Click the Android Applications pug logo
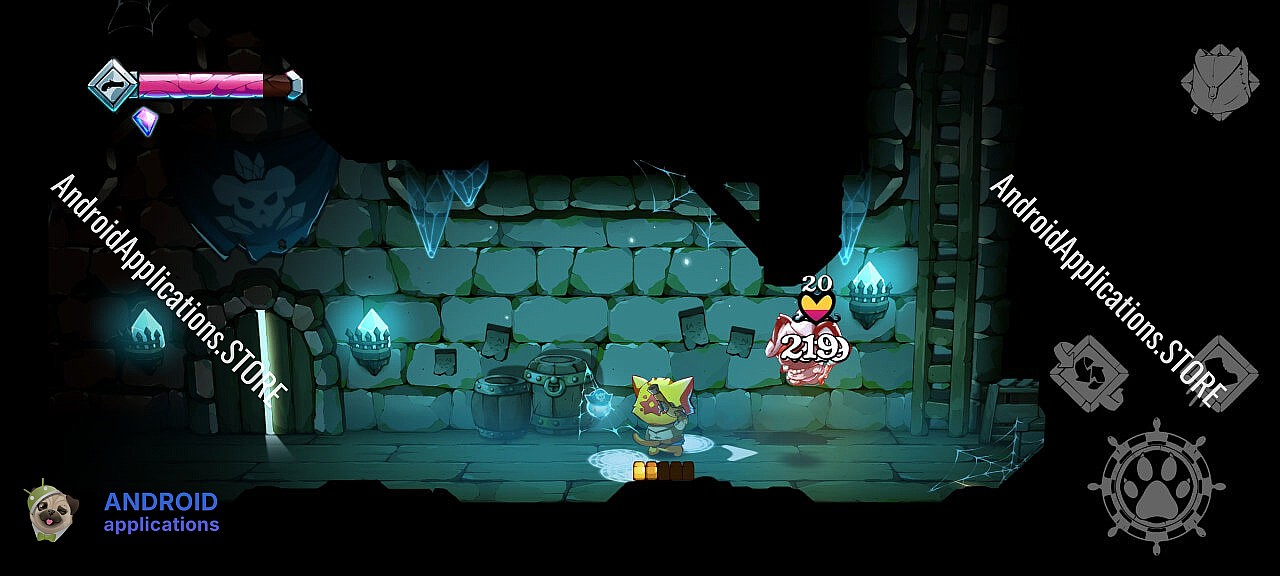The width and height of the screenshot is (1280, 576). pos(46,511)
